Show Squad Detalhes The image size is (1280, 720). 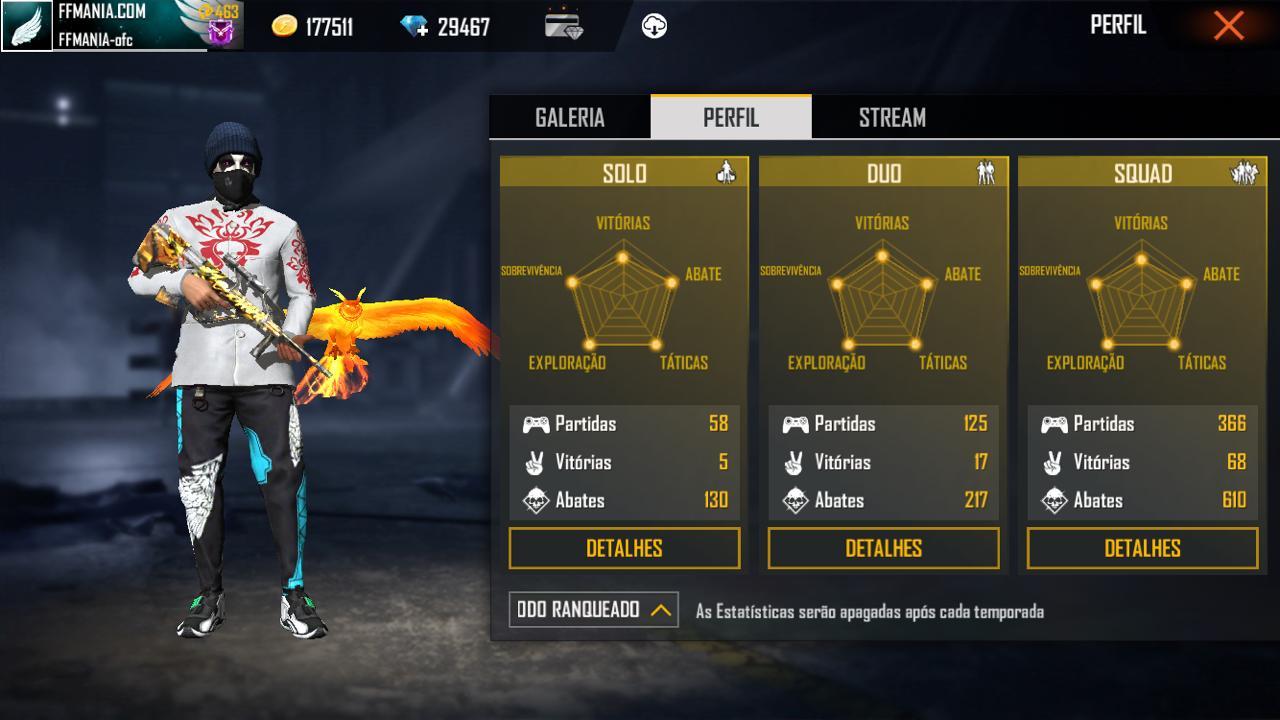1142,548
